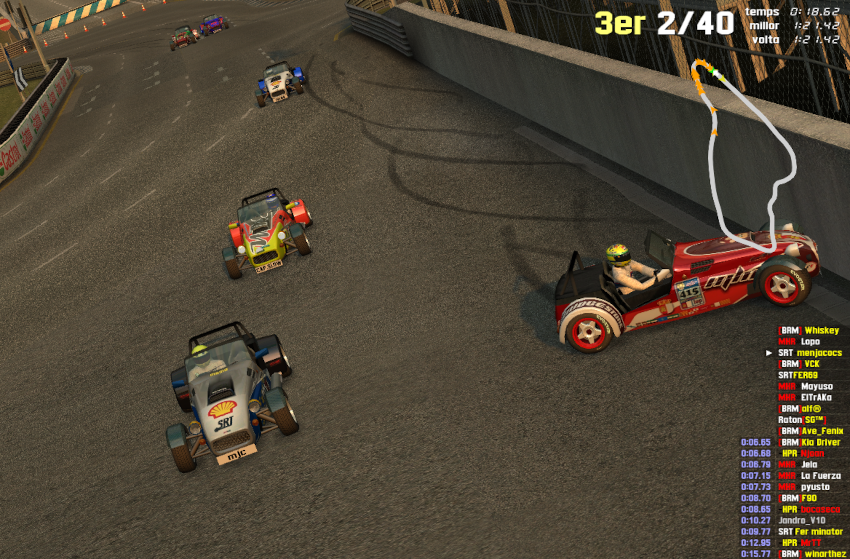This screenshot has width=850, height=559.
Task: Pick F90 from the driver list
Action: pos(809,497)
